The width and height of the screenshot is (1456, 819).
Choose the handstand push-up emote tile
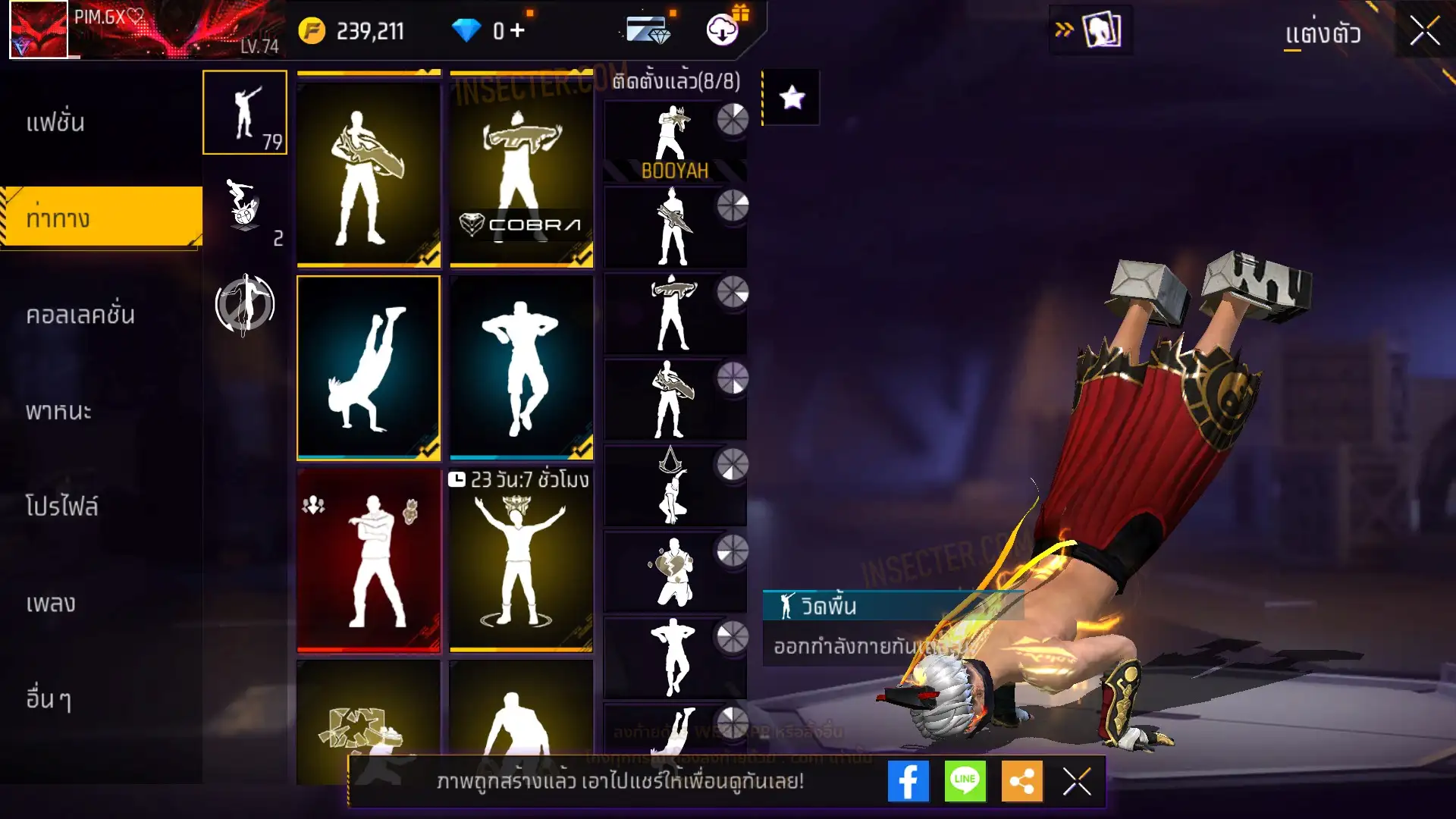tap(369, 368)
